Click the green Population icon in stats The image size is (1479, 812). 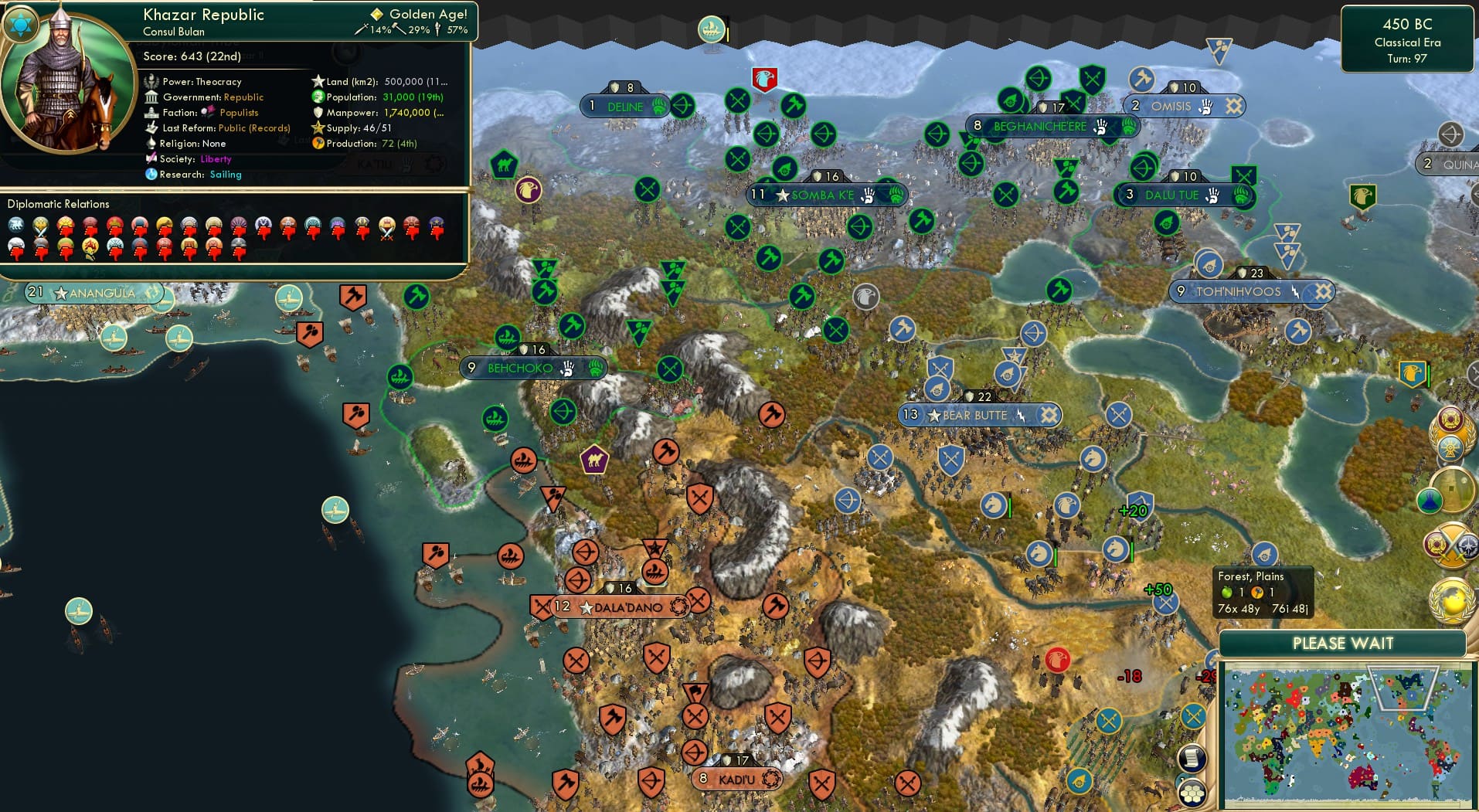pos(318,97)
